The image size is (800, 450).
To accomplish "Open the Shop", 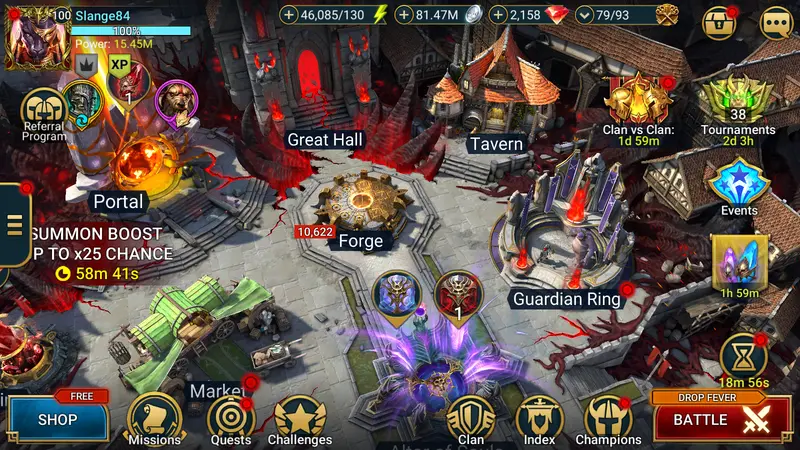I will [x=57, y=420].
